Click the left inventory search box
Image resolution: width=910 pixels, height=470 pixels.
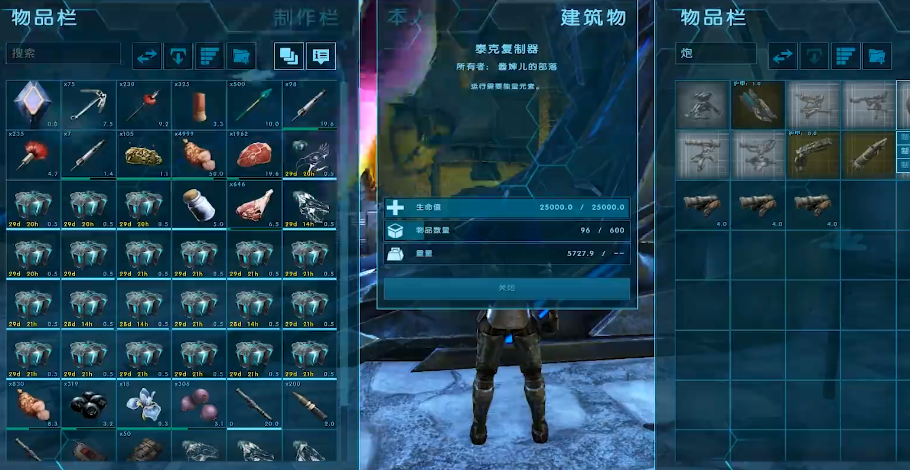(x=63, y=54)
